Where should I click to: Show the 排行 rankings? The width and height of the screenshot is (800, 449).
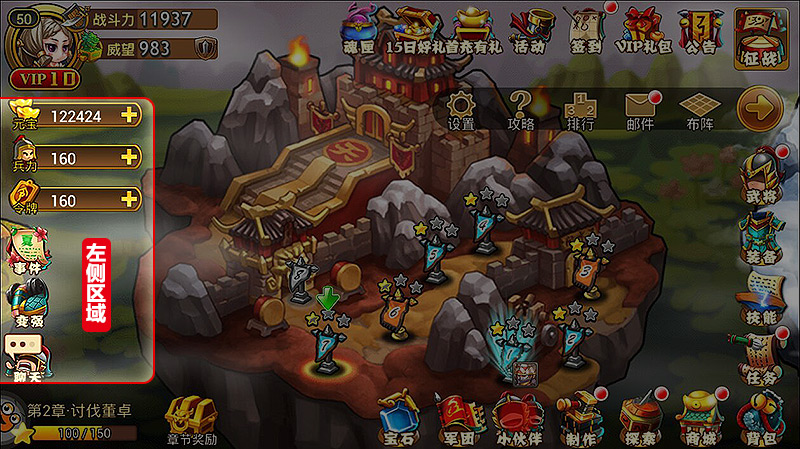coord(580,106)
